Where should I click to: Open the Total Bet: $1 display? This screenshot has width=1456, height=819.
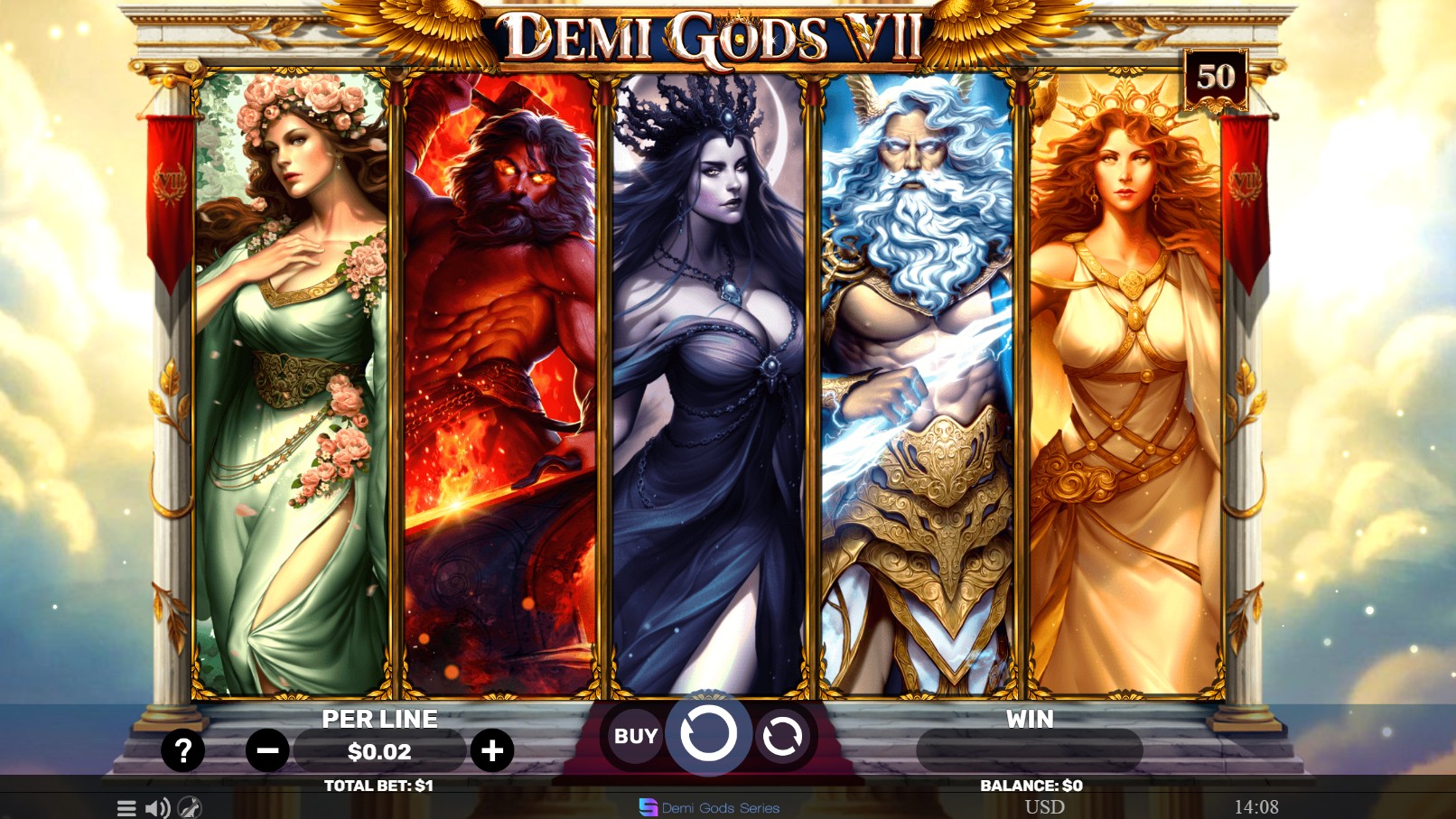pyautogui.click(x=380, y=785)
